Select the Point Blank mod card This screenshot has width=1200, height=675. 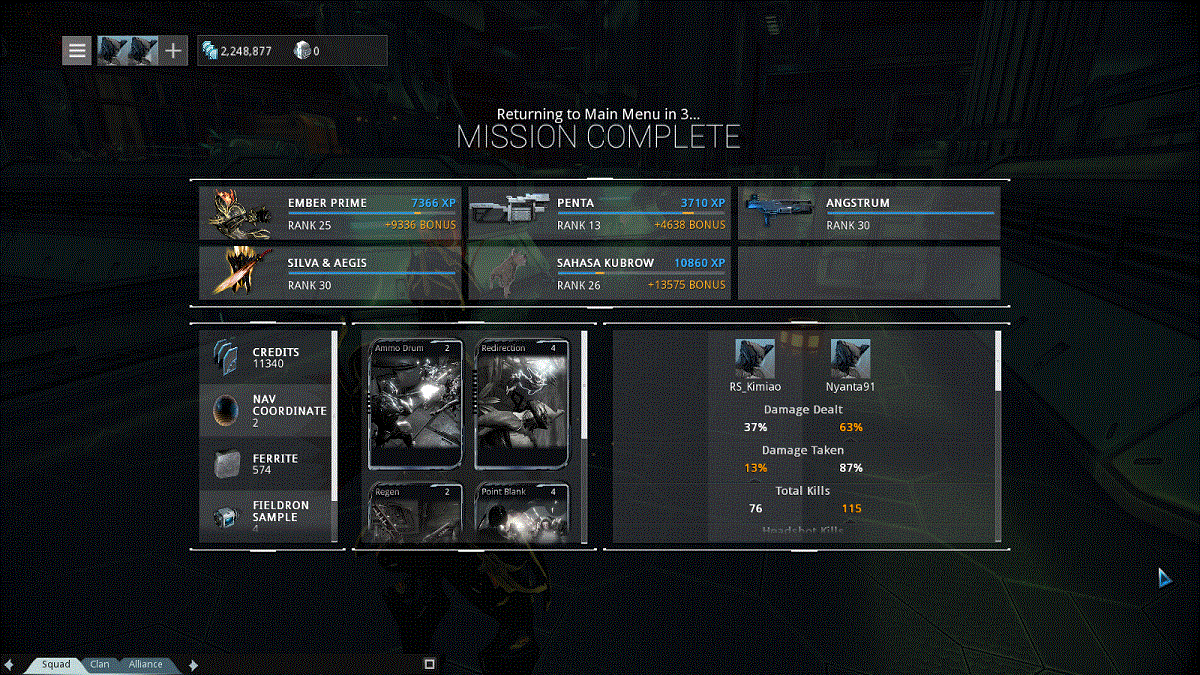pyautogui.click(x=521, y=514)
